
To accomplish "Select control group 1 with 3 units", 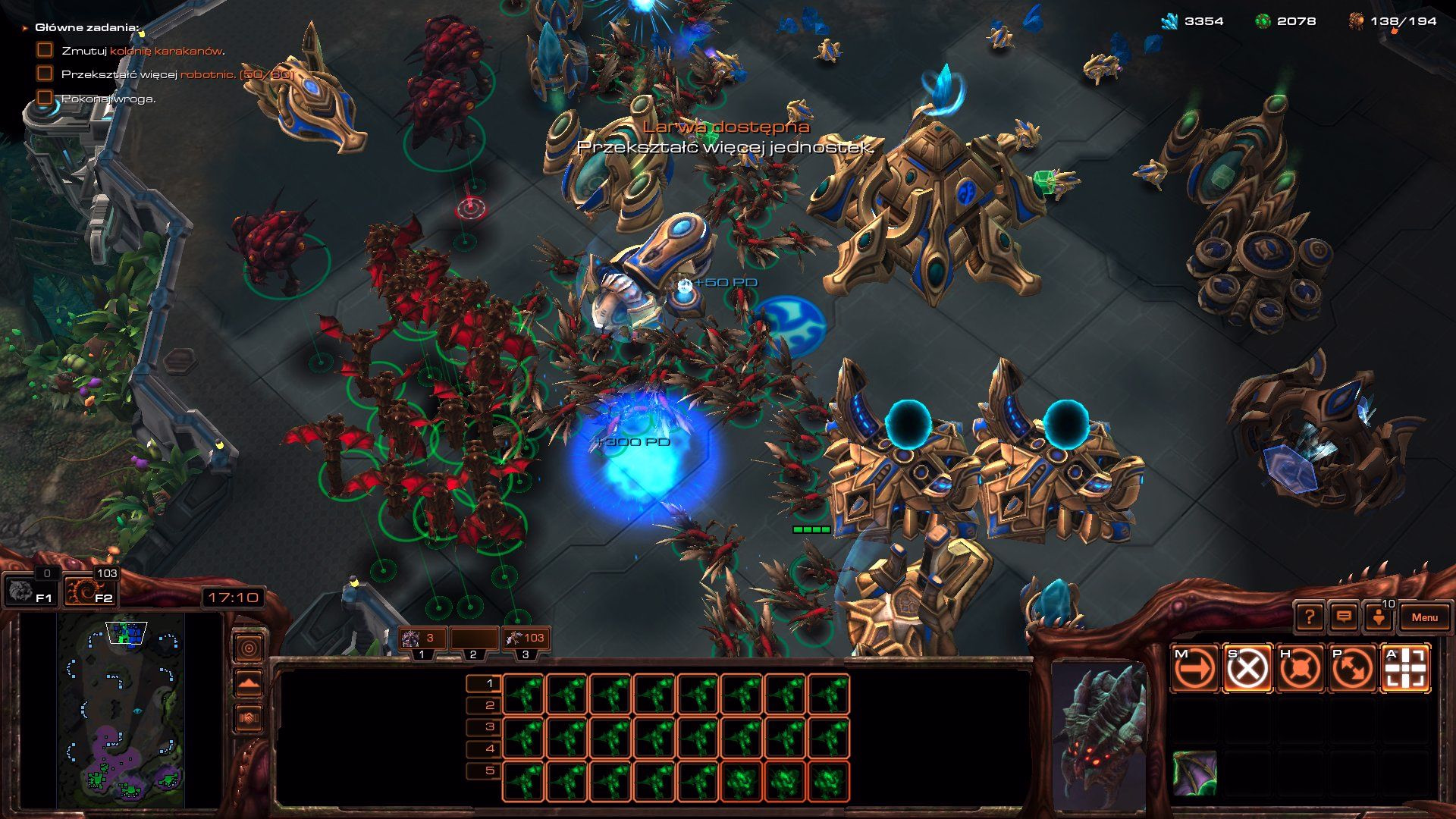I will coord(422,639).
